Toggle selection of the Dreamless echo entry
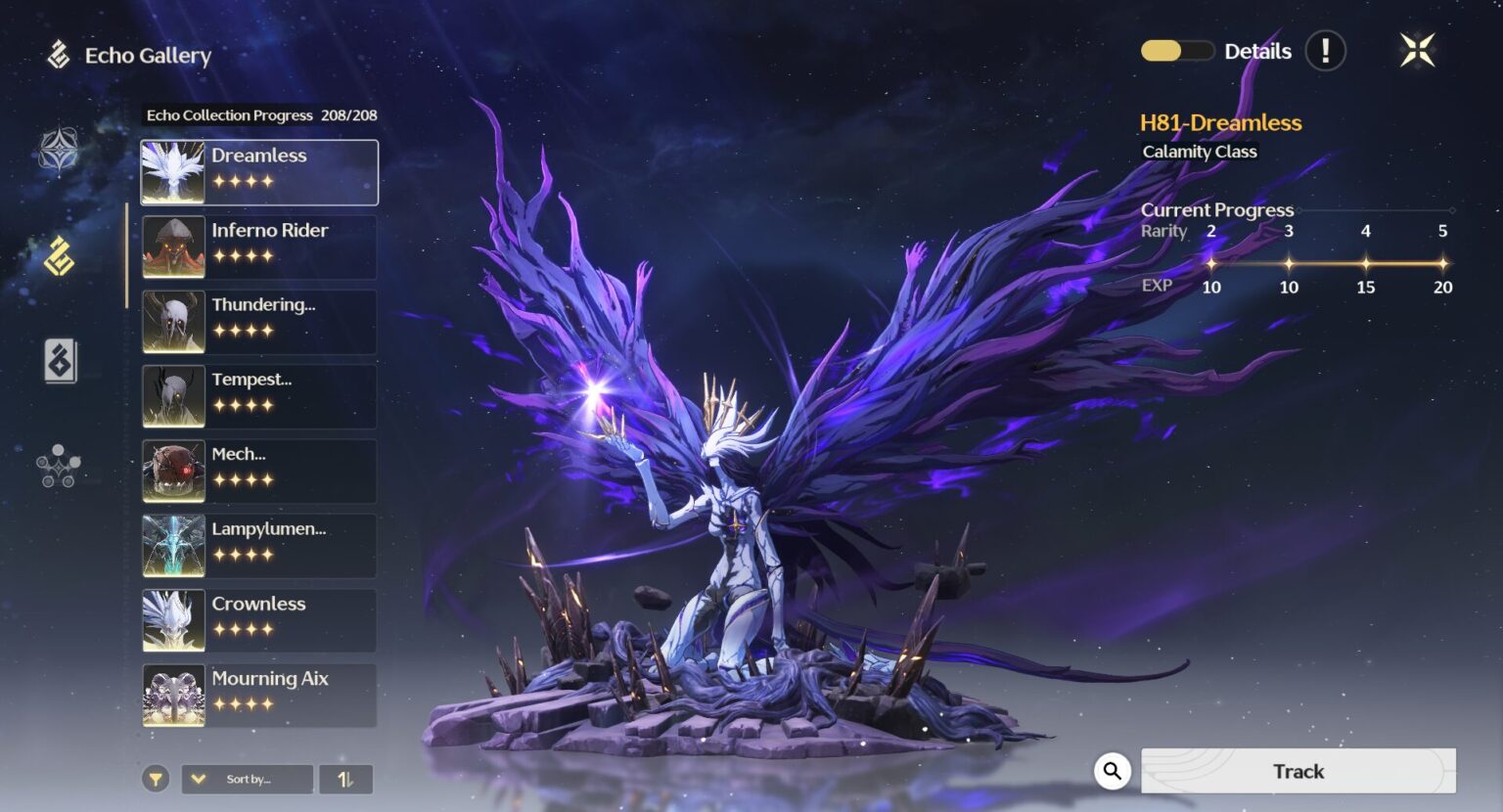This screenshot has height=812, width=1503. 258,171
